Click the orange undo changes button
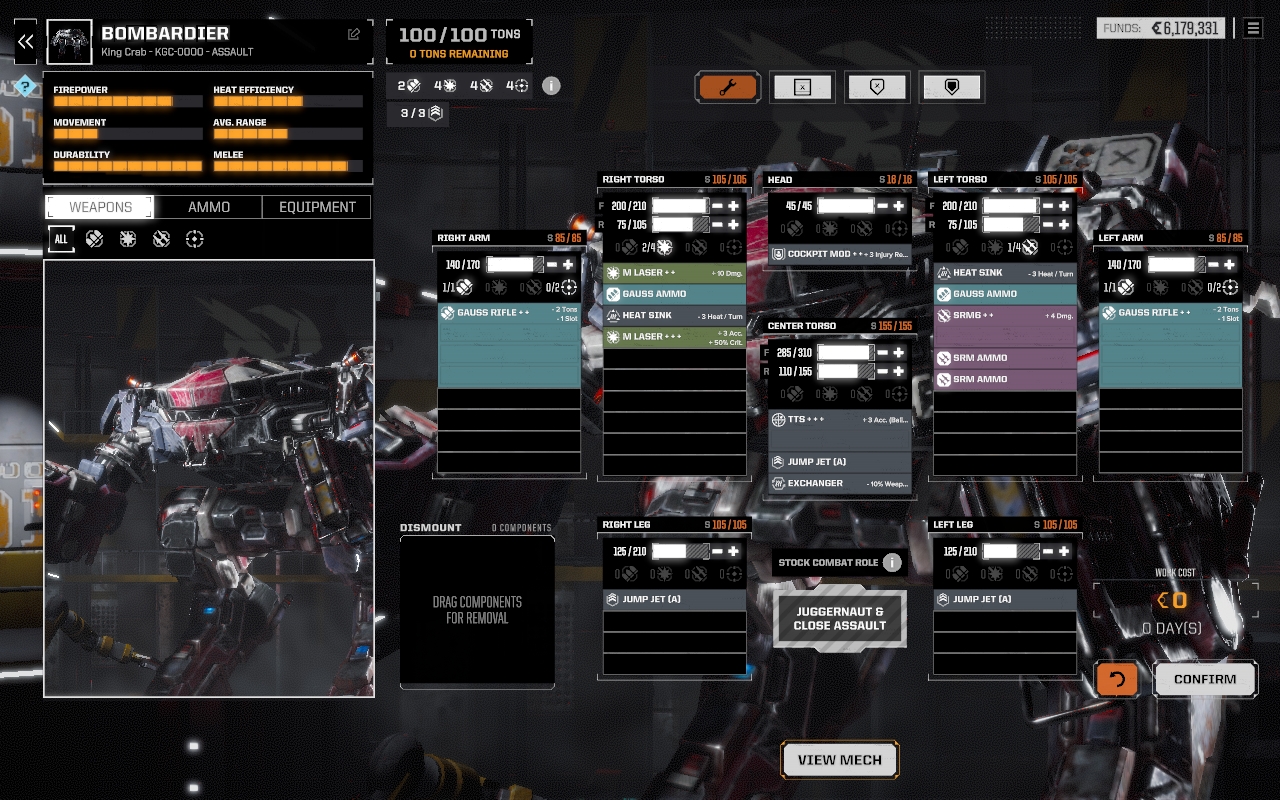The width and height of the screenshot is (1280, 800). click(1117, 679)
